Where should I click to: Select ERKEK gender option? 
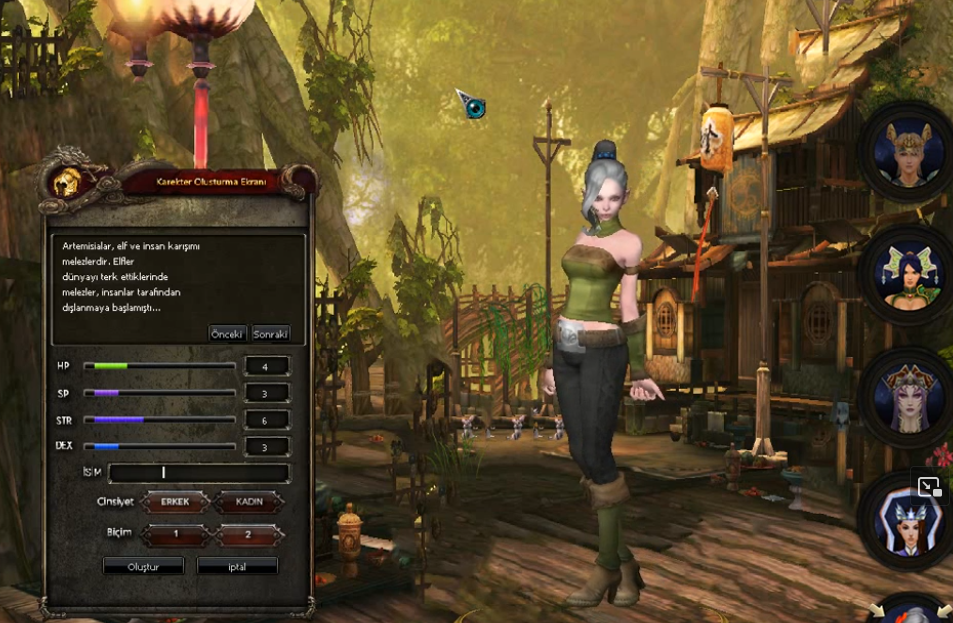[x=175, y=502]
